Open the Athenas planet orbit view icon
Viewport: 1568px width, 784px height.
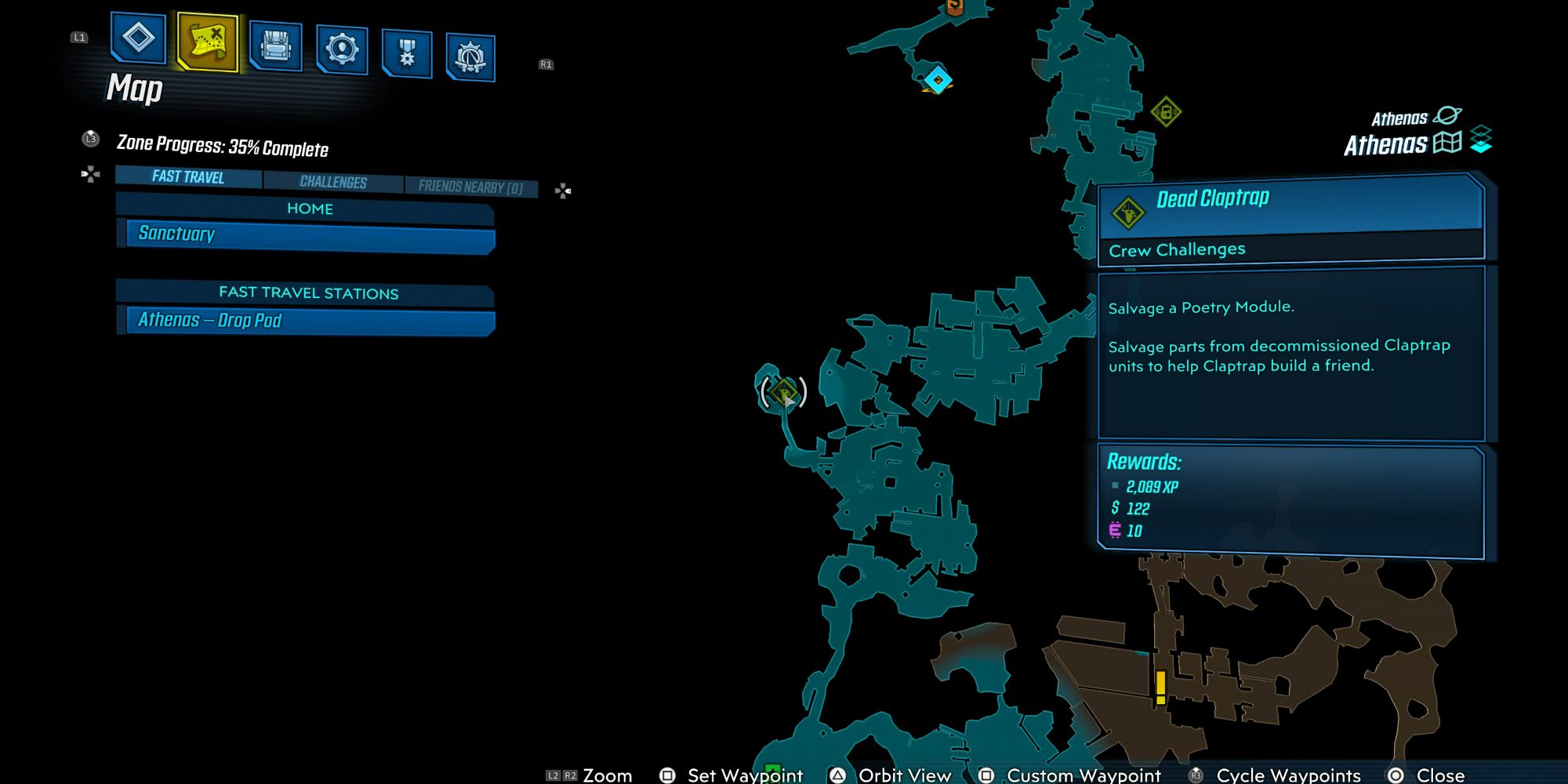click(x=1446, y=116)
